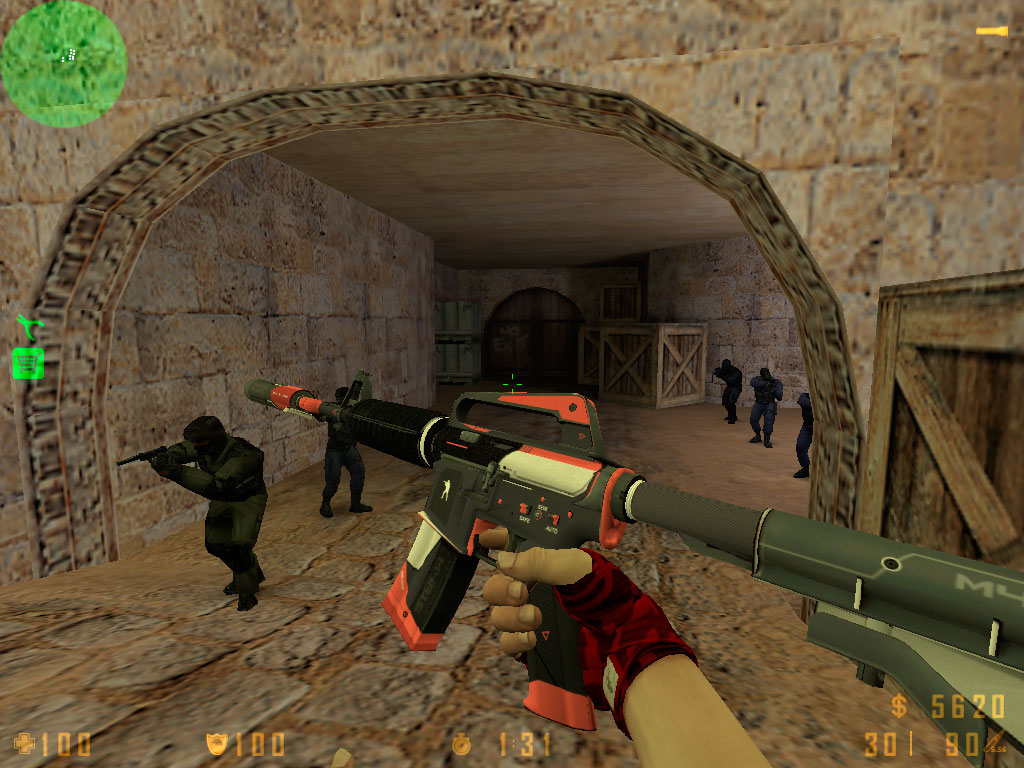Screen dimensions: 1024x768
Task: Click the kevlar armor shield icon
Action: [x=215, y=743]
